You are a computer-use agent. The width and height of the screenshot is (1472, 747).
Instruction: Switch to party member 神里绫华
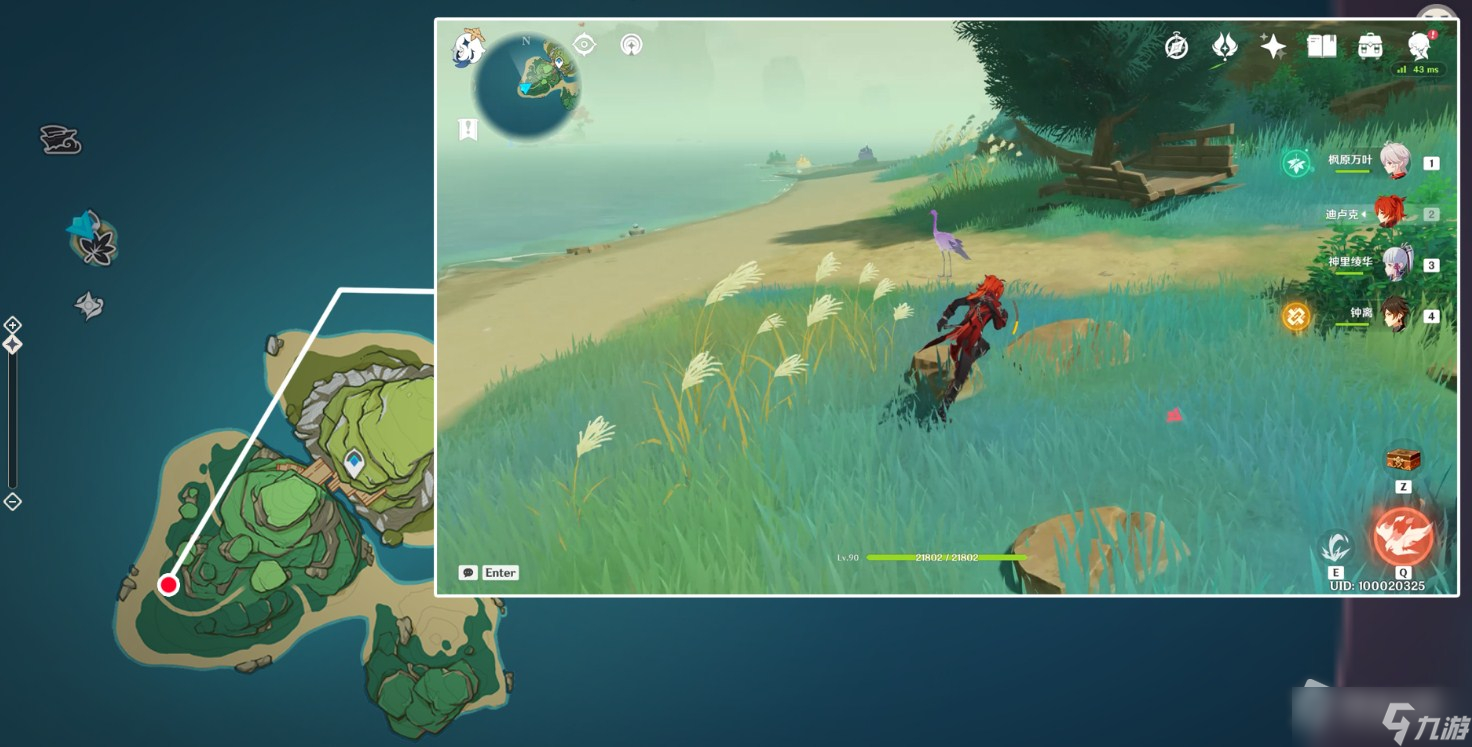point(1394,264)
